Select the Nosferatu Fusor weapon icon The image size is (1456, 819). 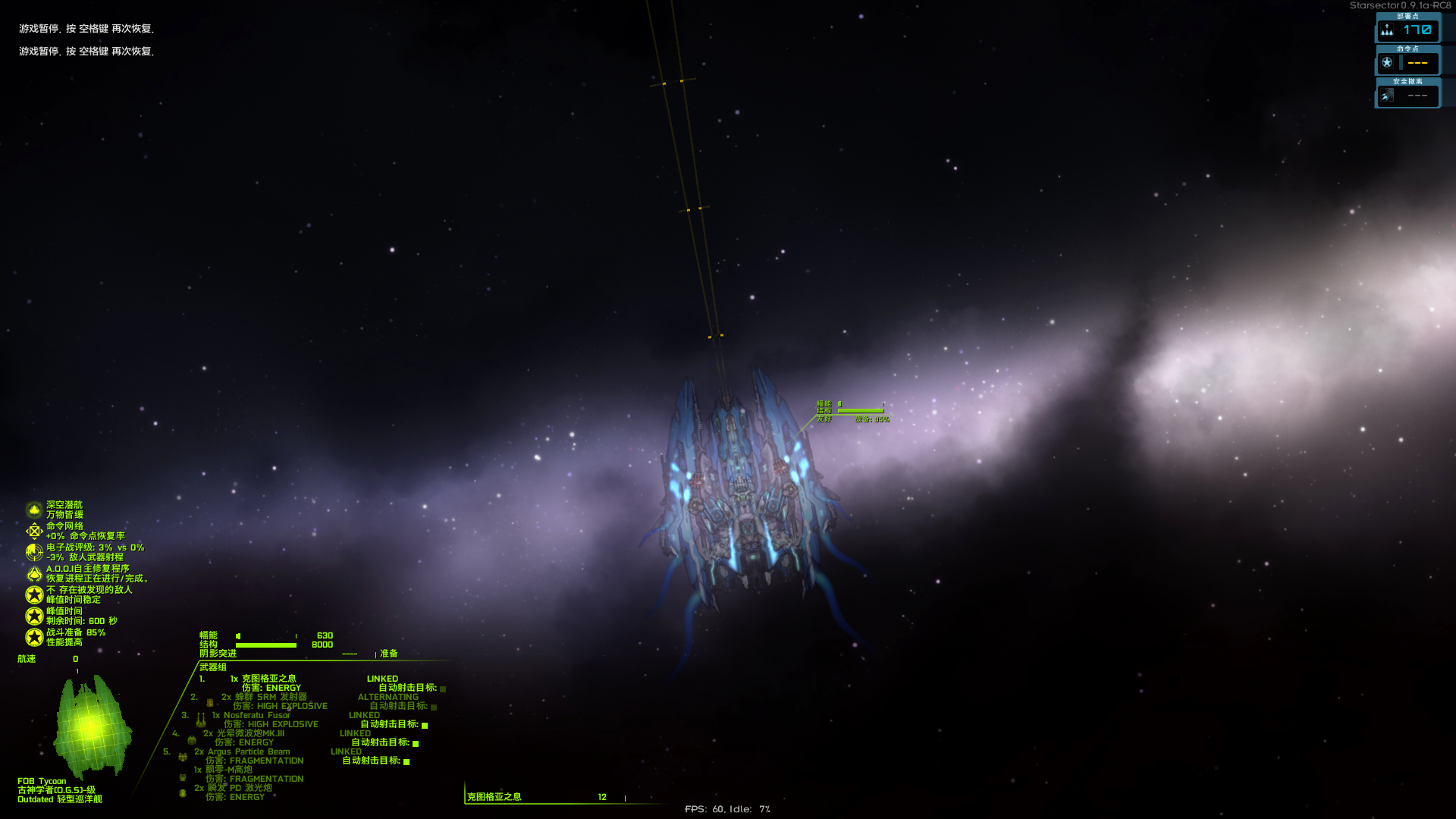(200, 721)
